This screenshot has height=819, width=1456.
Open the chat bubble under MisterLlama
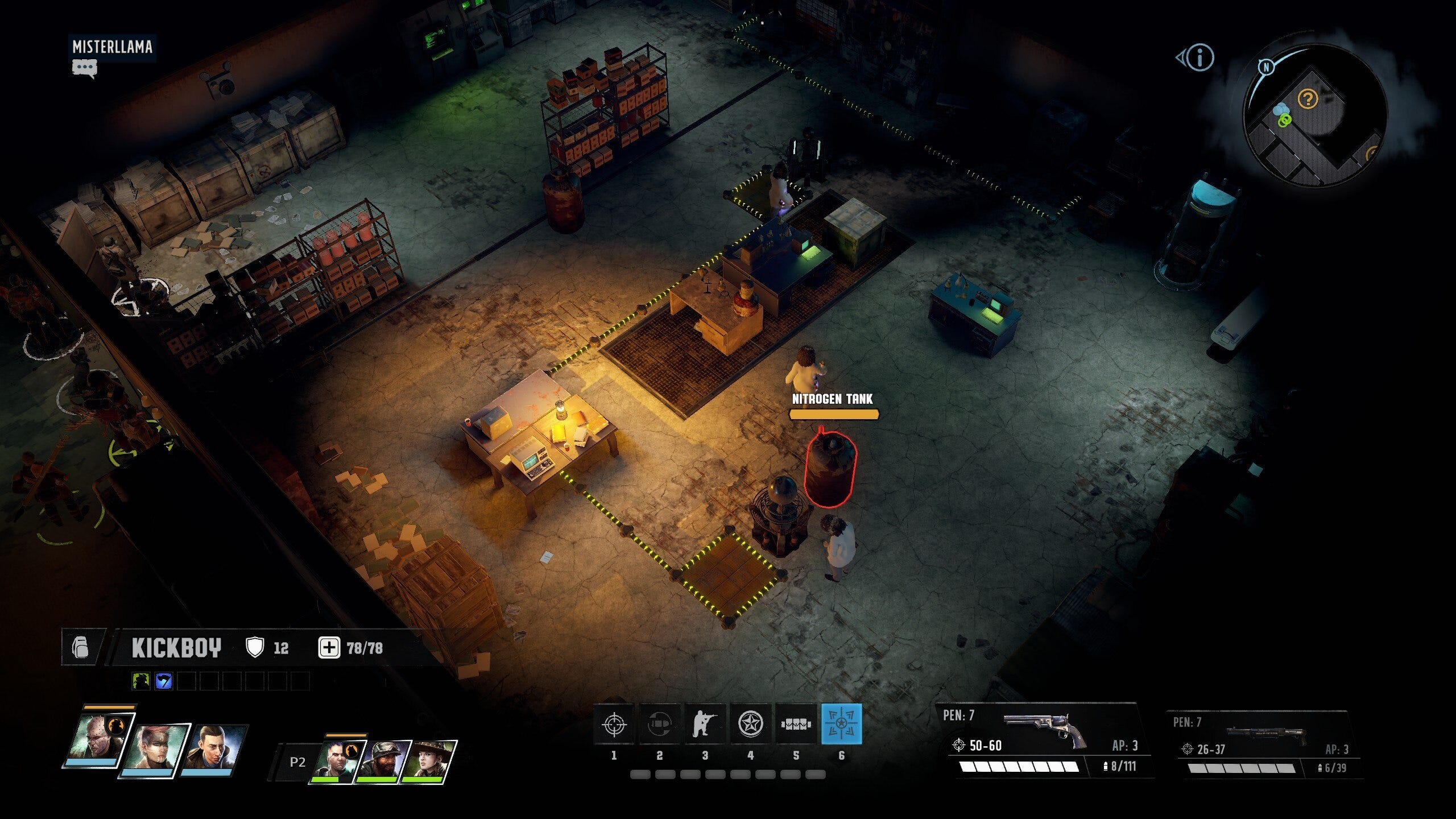(x=84, y=69)
